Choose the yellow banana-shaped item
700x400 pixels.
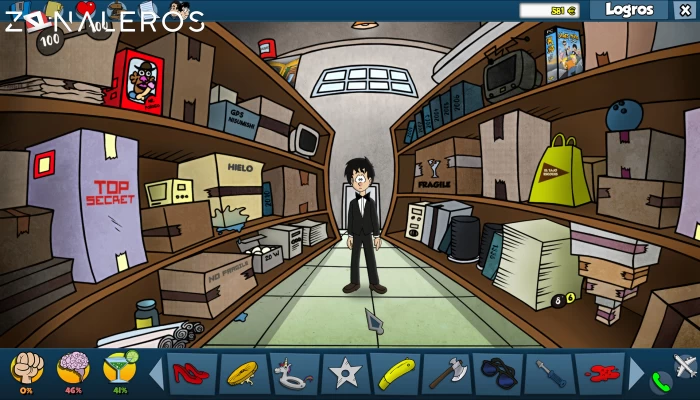point(396,373)
